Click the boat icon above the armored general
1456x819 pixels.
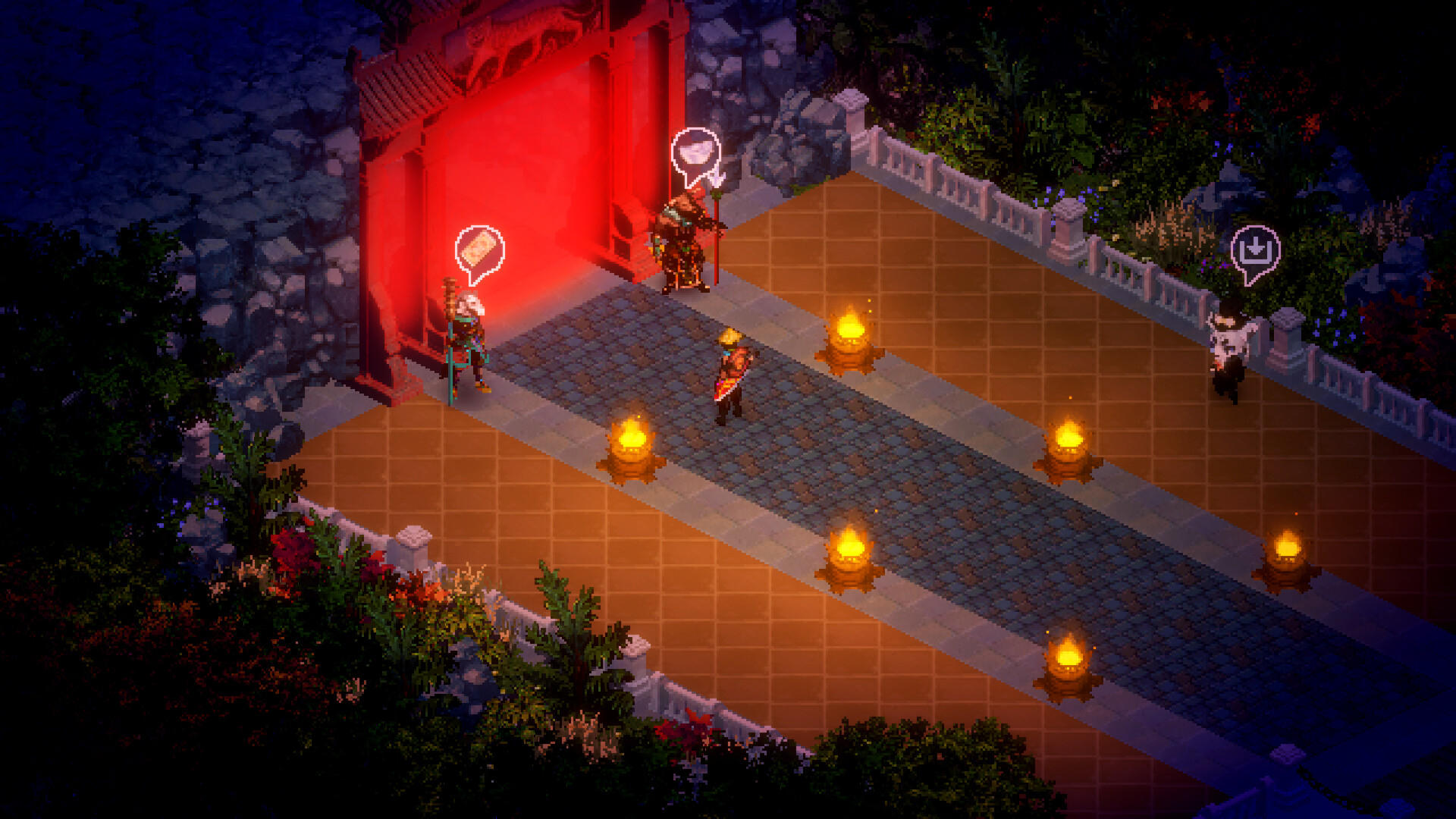pyautogui.click(x=695, y=150)
